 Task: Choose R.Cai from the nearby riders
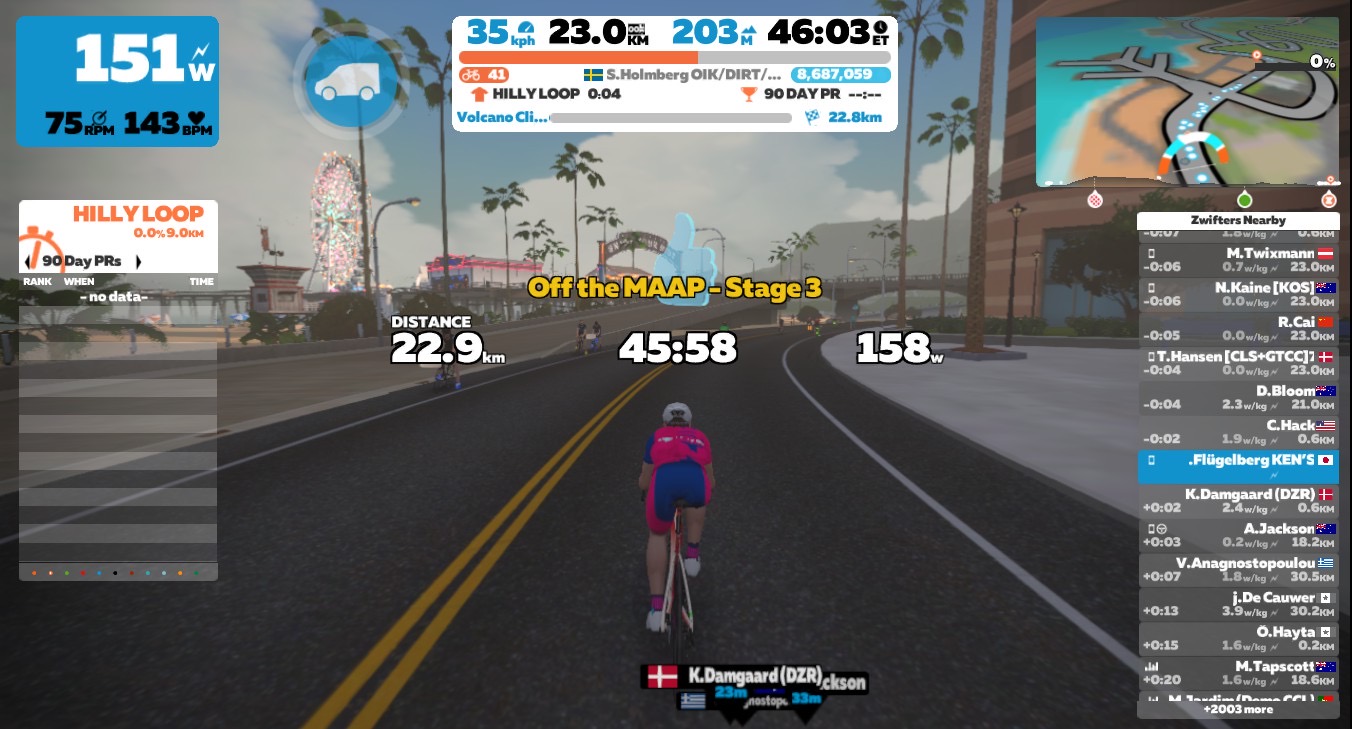1238,329
